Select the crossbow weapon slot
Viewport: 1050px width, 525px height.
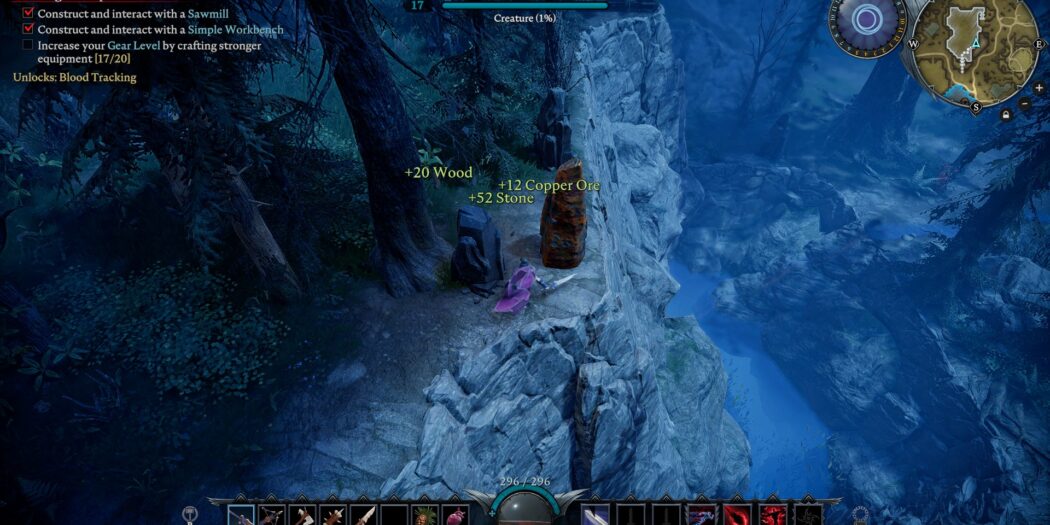(x=271, y=516)
